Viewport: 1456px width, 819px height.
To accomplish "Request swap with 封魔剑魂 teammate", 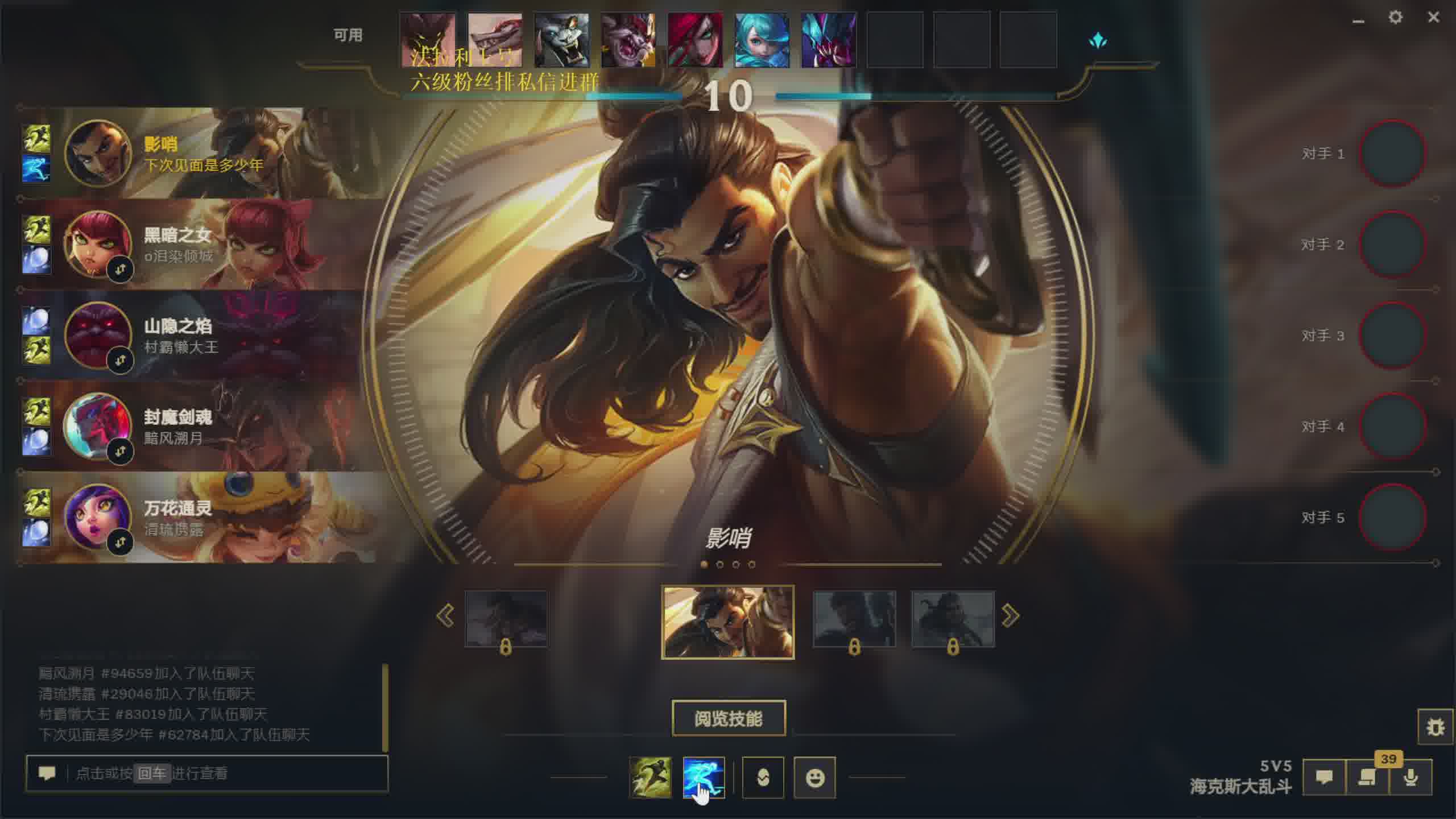I will point(120,452).
